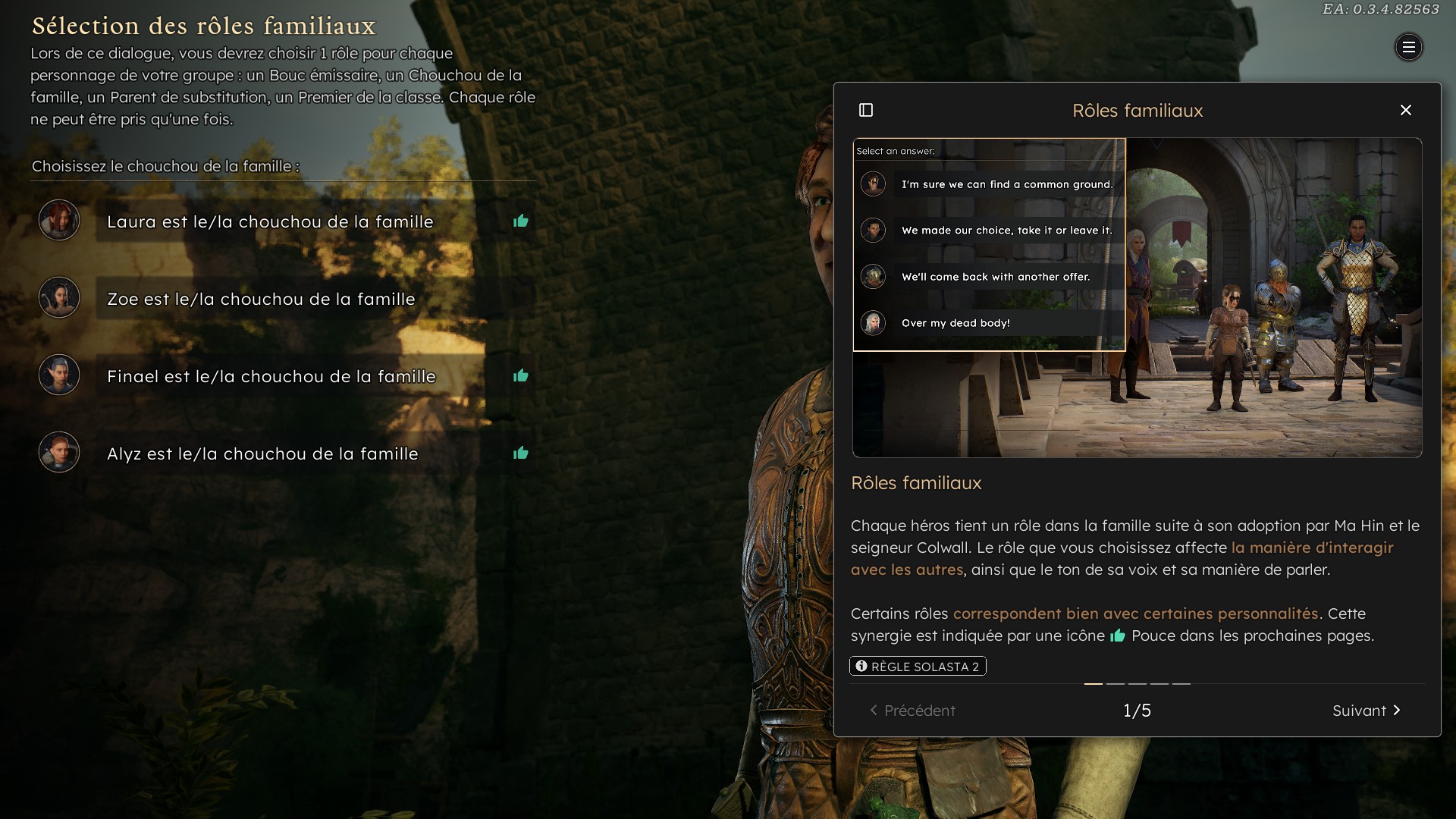Viewport: 1456px width, 819px height.
Task: Close the Rôles familiaux tutorial panel
Action: [x=1405, y=111]
